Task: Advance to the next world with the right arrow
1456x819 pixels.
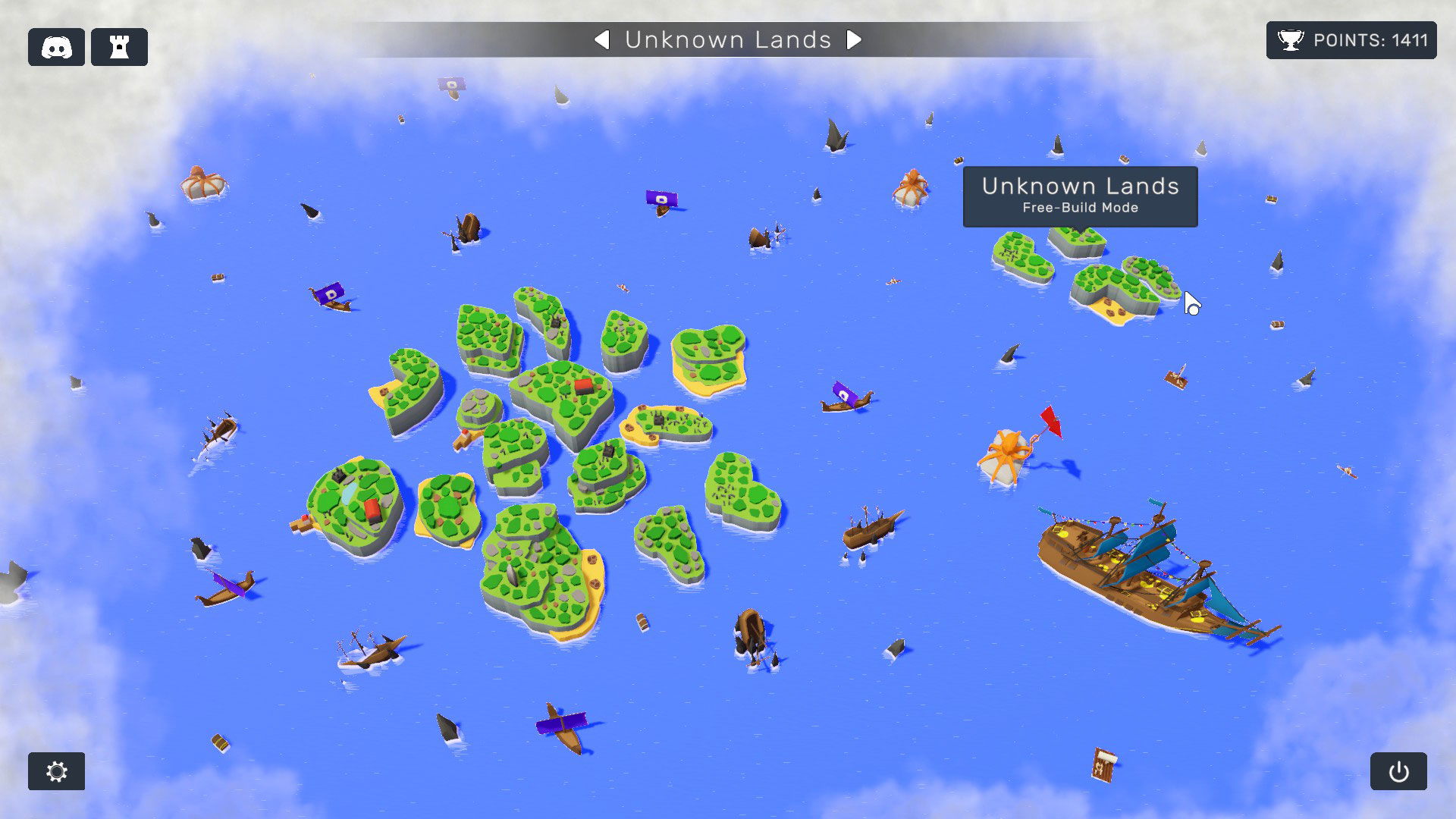Action: coord(855,40)
